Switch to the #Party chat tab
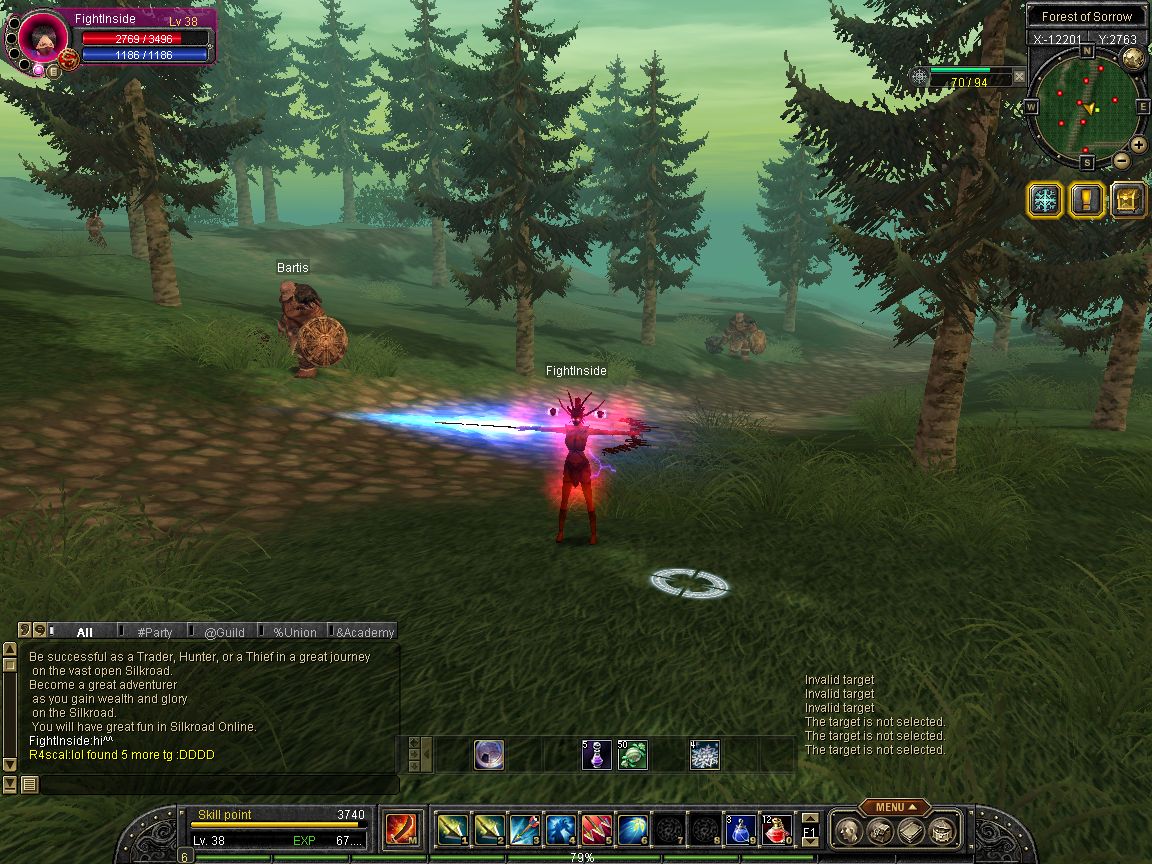Screen dimensions: 1152x864 (x=155, y=632)
